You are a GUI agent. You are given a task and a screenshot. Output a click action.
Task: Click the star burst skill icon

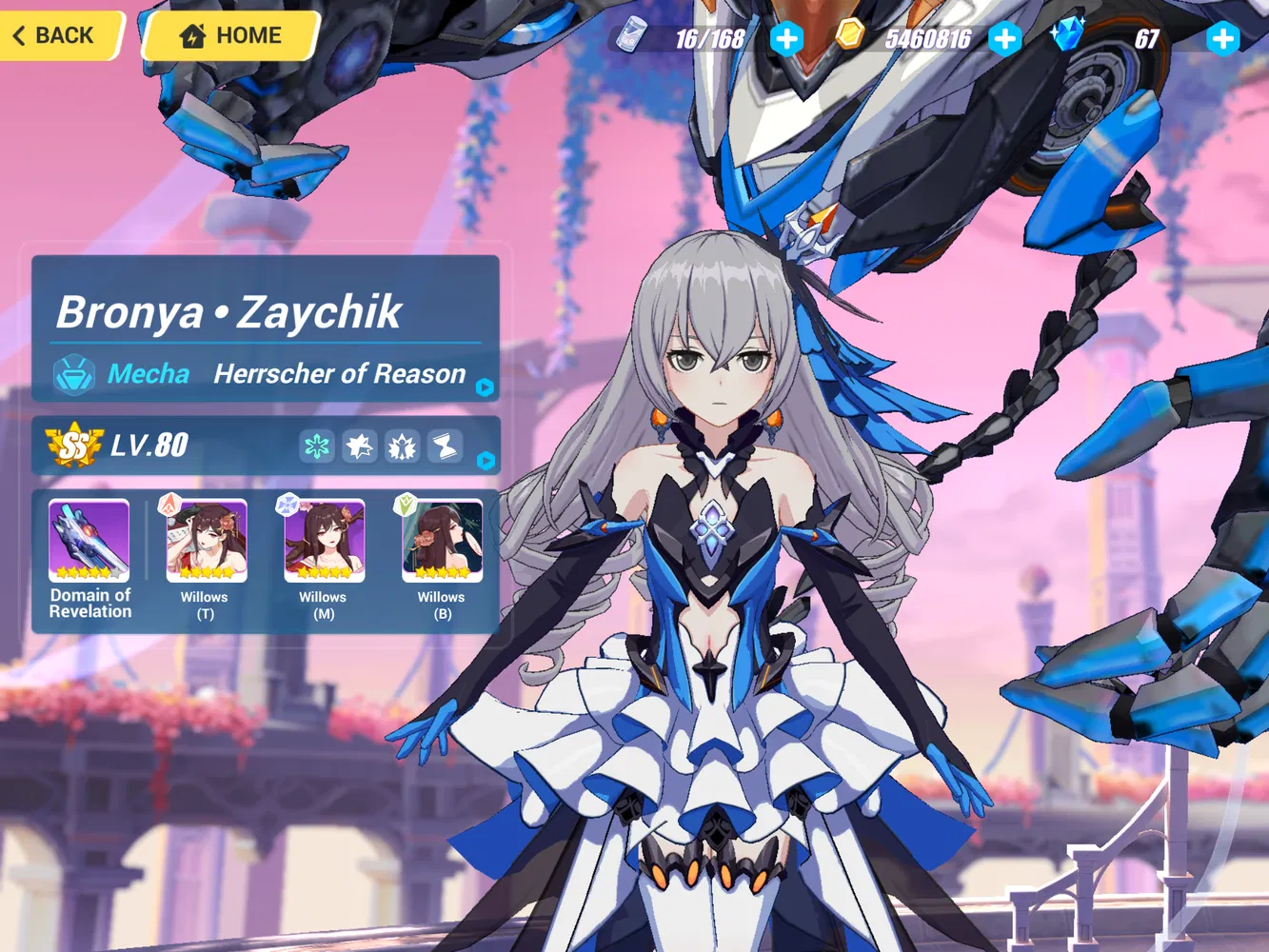click(360, 446)
